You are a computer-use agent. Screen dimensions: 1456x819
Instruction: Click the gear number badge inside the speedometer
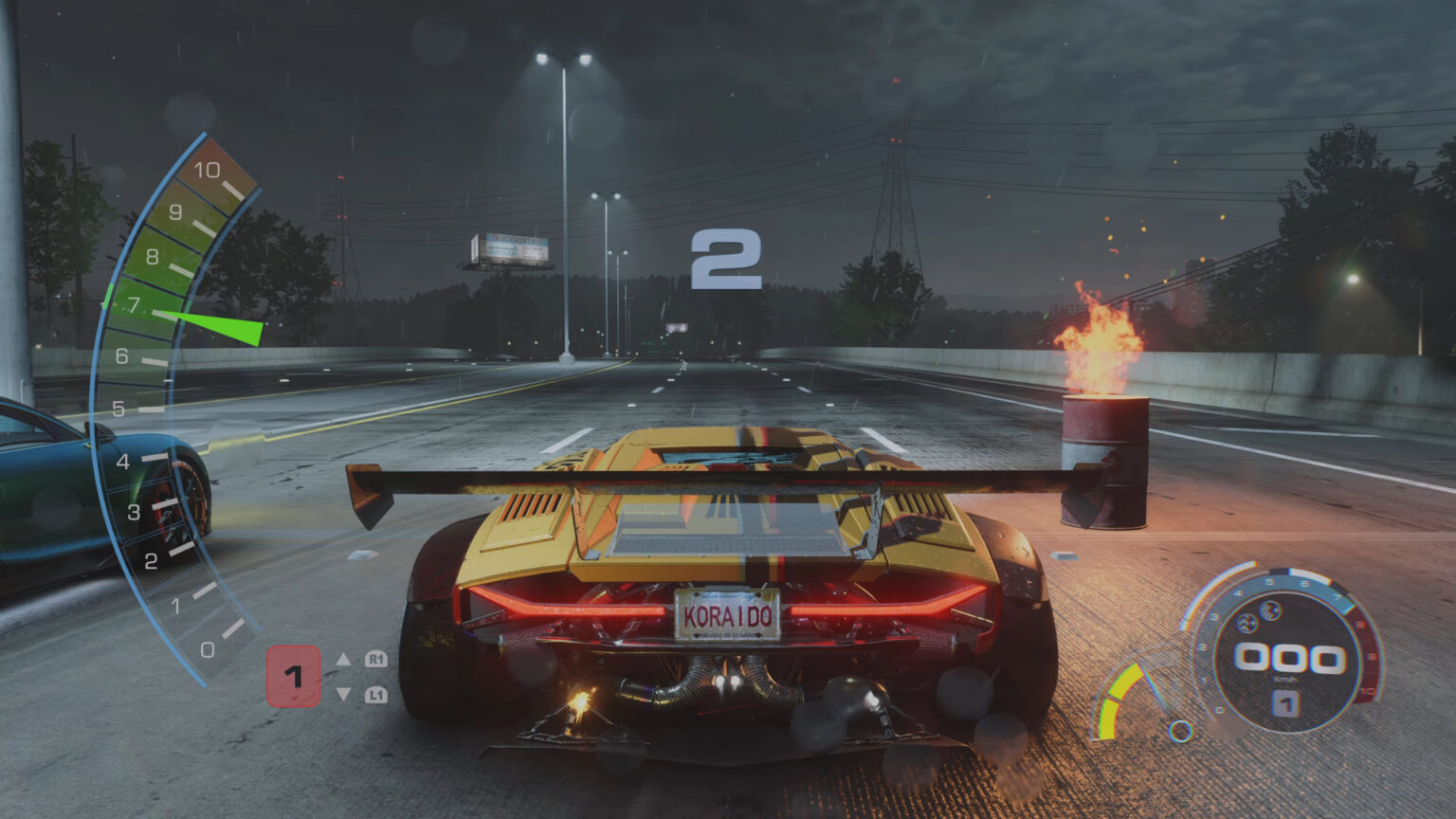(x=1285, y=703)
